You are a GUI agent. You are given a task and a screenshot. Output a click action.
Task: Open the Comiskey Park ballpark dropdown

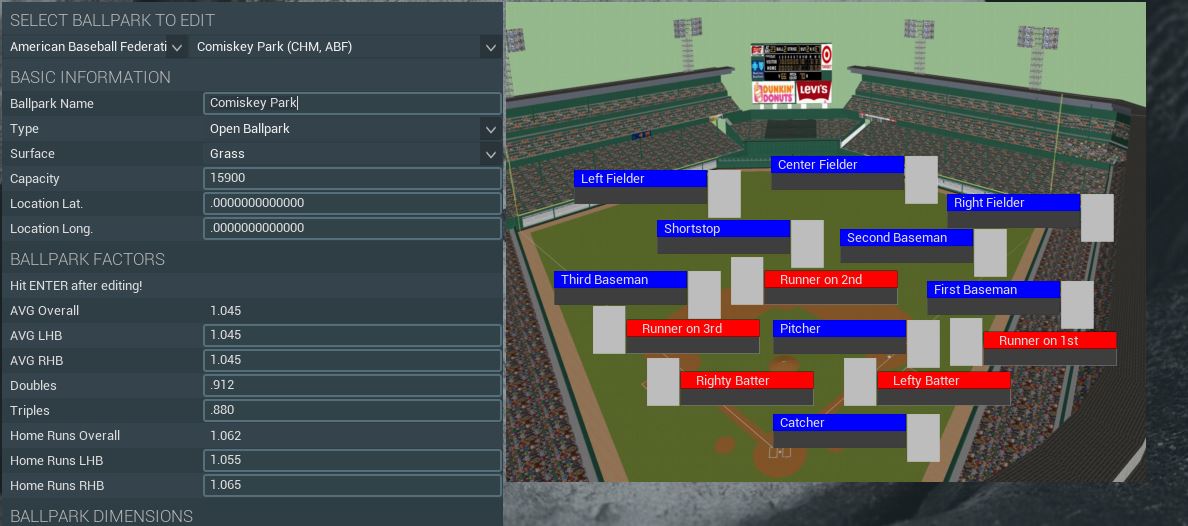tap(346, 47)
